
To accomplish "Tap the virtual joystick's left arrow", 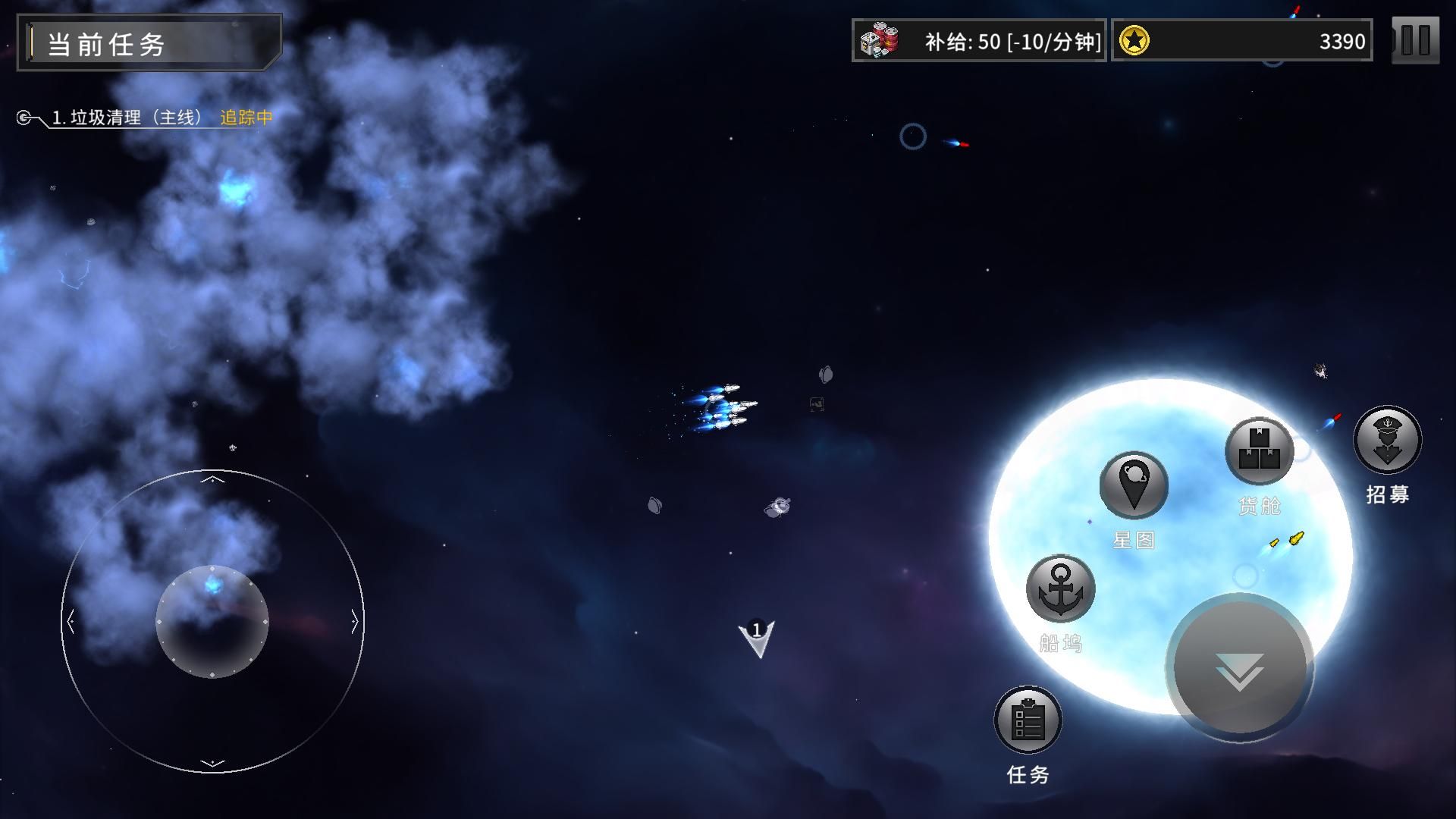I will 71,623.
